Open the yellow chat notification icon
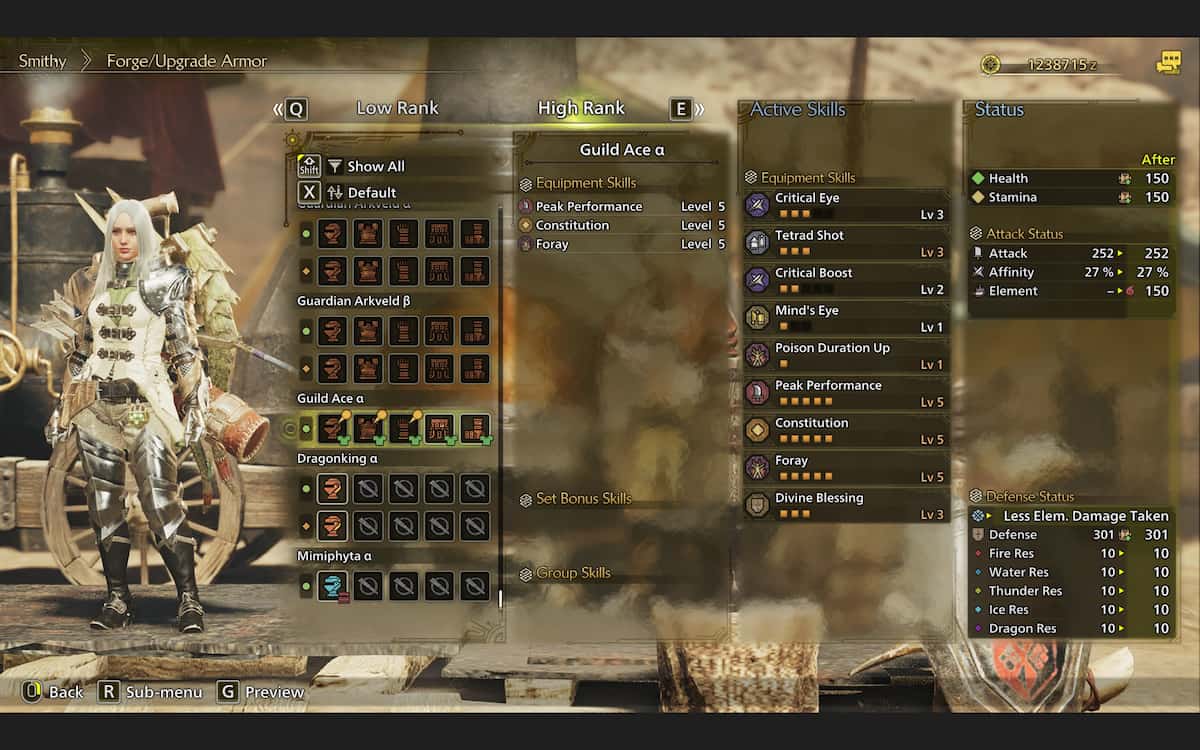Viewport: 1200px width, 750px height. point(1168,63)
